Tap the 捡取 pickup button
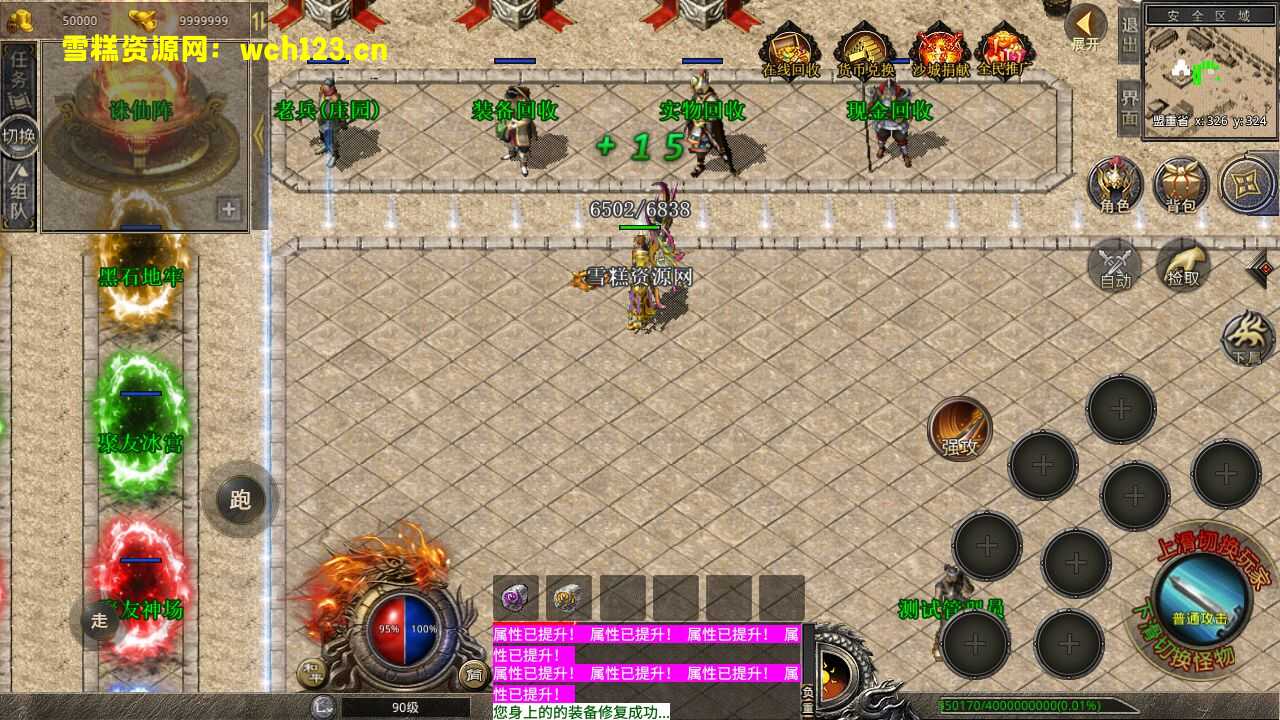 (x=1183, y=266)
